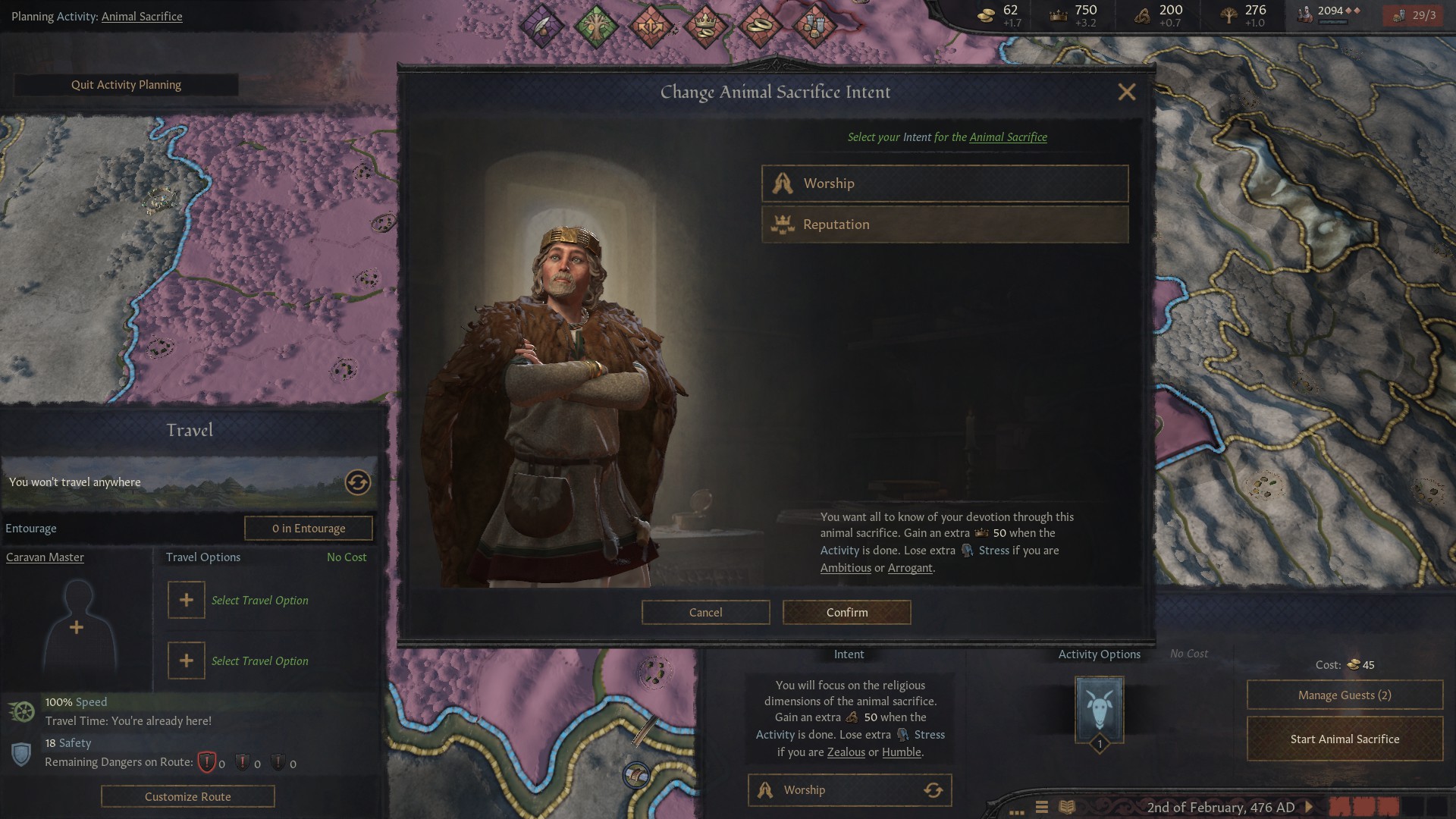
Task: Click the travel route refresh toggle
Action: (356, 483)
